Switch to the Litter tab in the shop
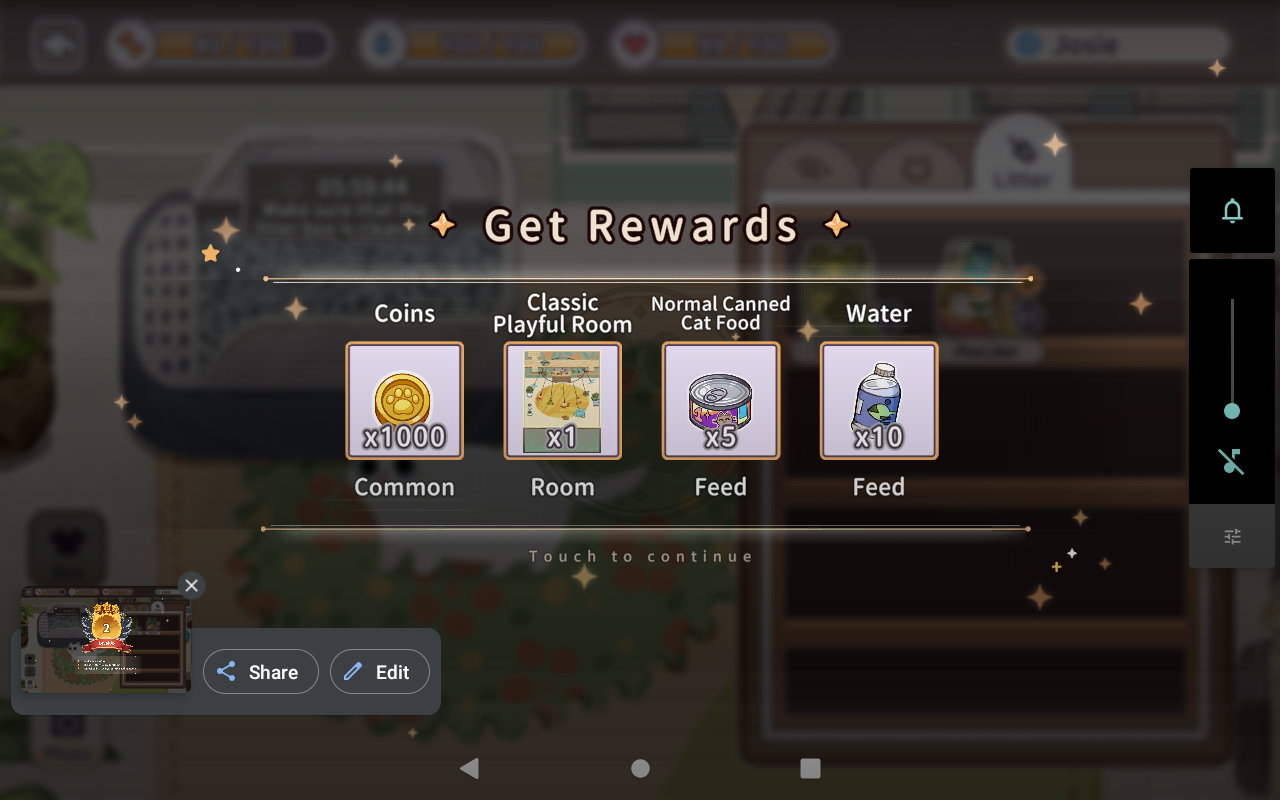 pyautogui.click(x=1022, y=160)
